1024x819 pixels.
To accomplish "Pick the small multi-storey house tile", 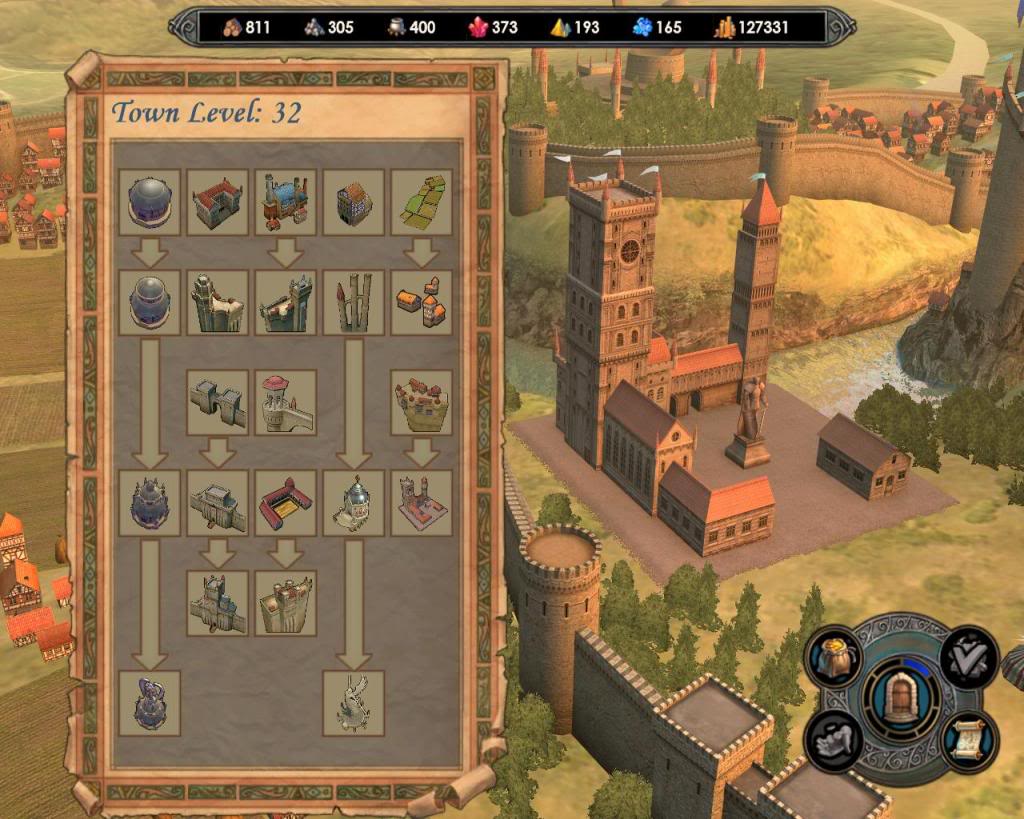I will [353, 202].
